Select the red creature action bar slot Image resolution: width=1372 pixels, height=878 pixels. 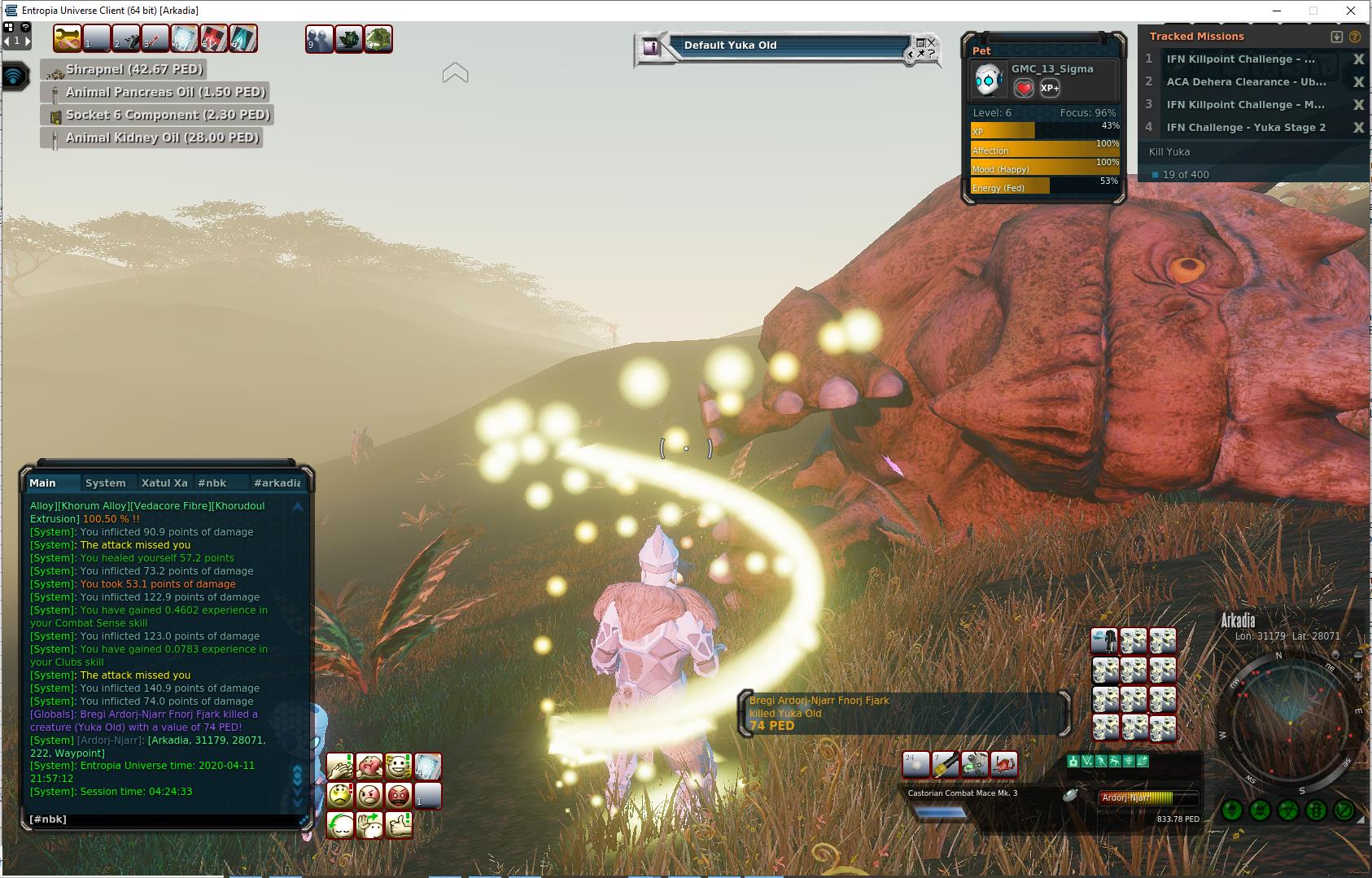1003,765
